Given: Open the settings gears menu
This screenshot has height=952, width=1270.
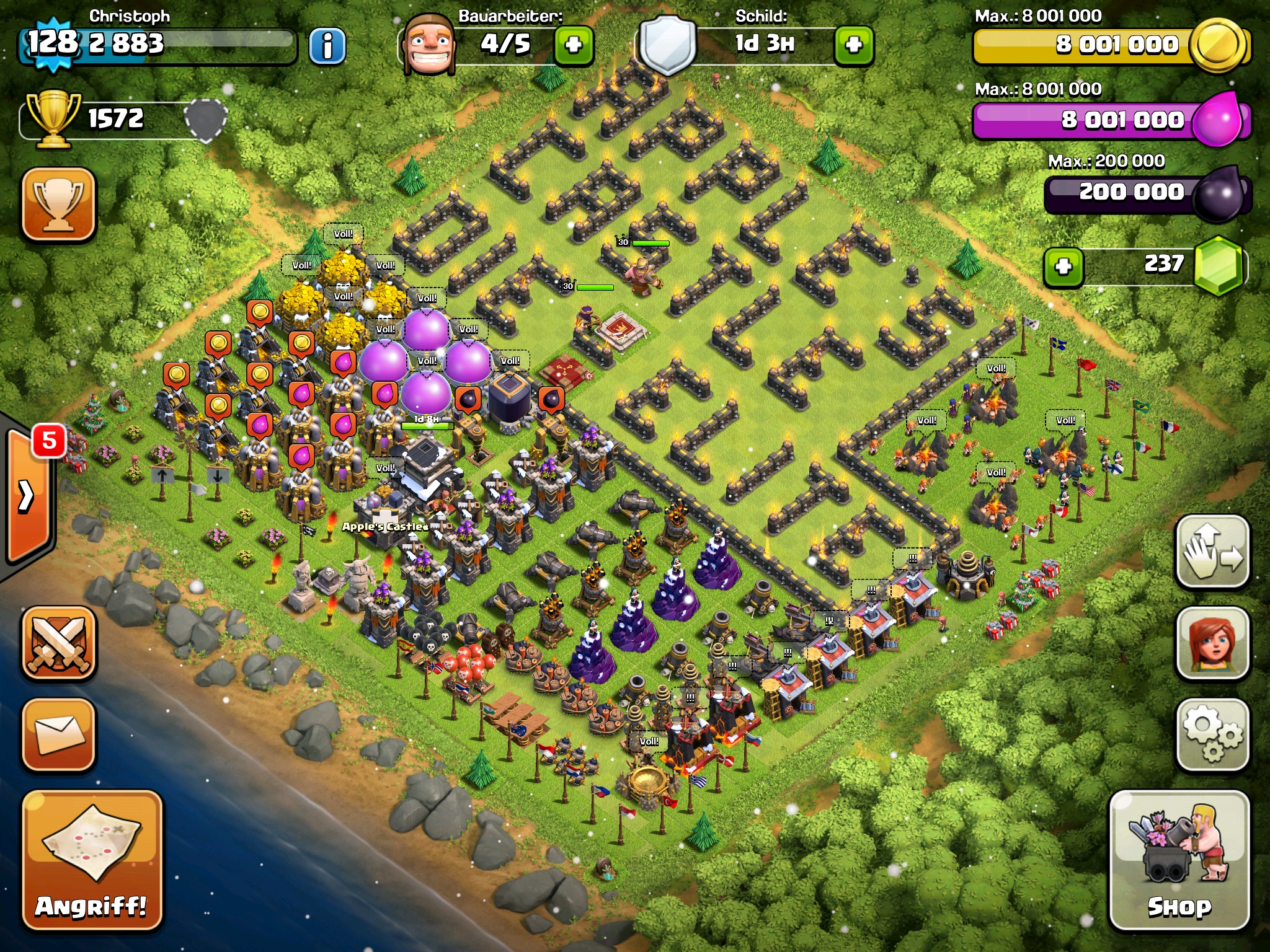Looking at the screenshot, I should (x=1212, y=735).
